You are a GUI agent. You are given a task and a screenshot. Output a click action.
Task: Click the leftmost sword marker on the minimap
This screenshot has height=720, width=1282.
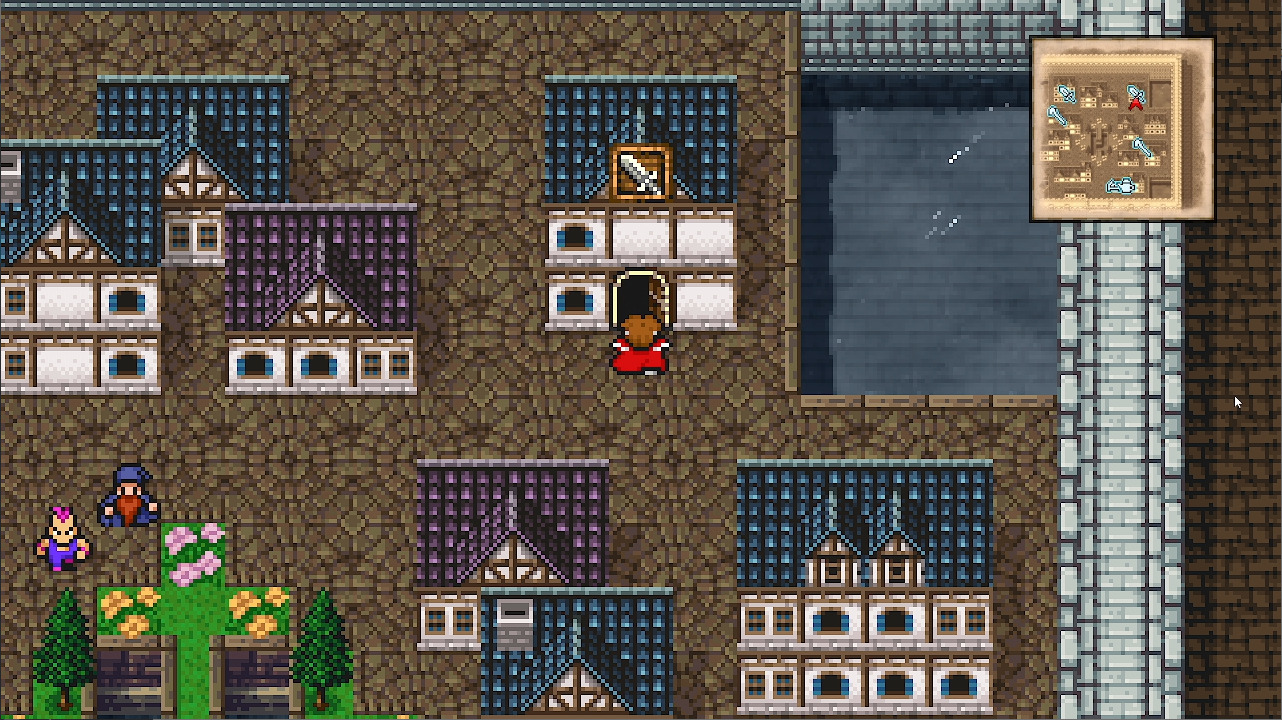pos(1058,116)
